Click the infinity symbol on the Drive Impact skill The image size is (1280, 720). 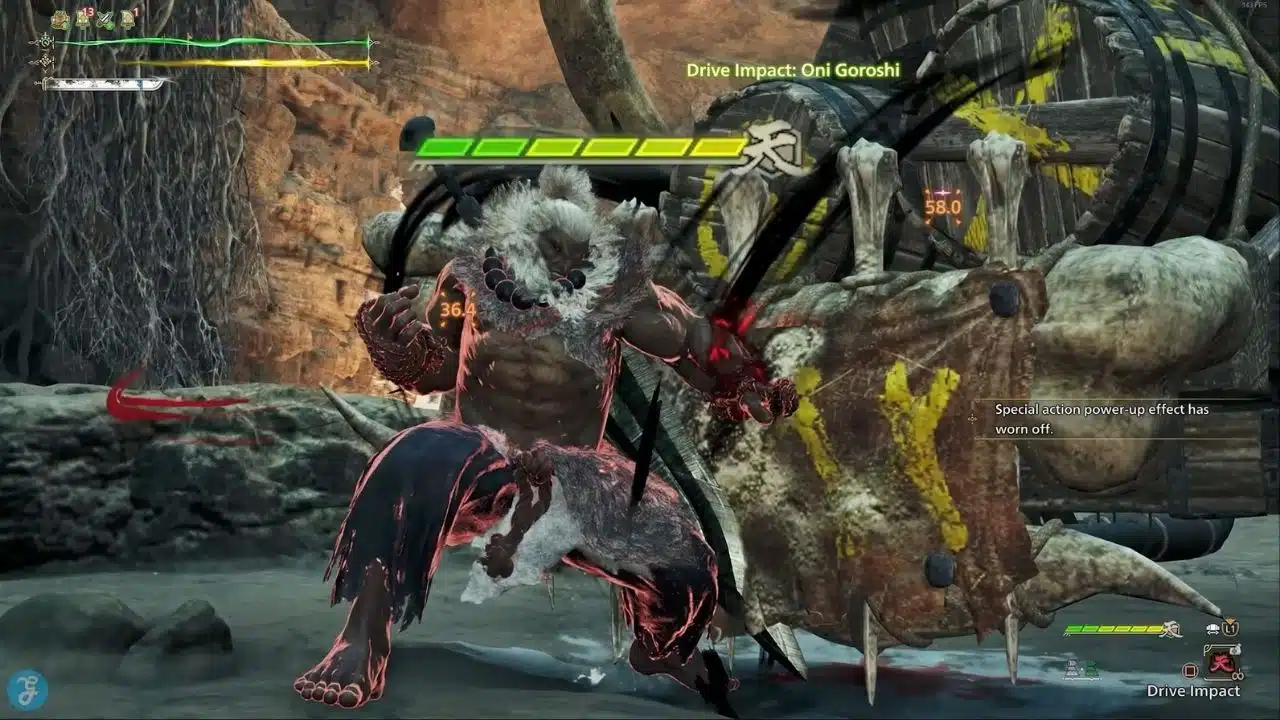[1238, 675]
